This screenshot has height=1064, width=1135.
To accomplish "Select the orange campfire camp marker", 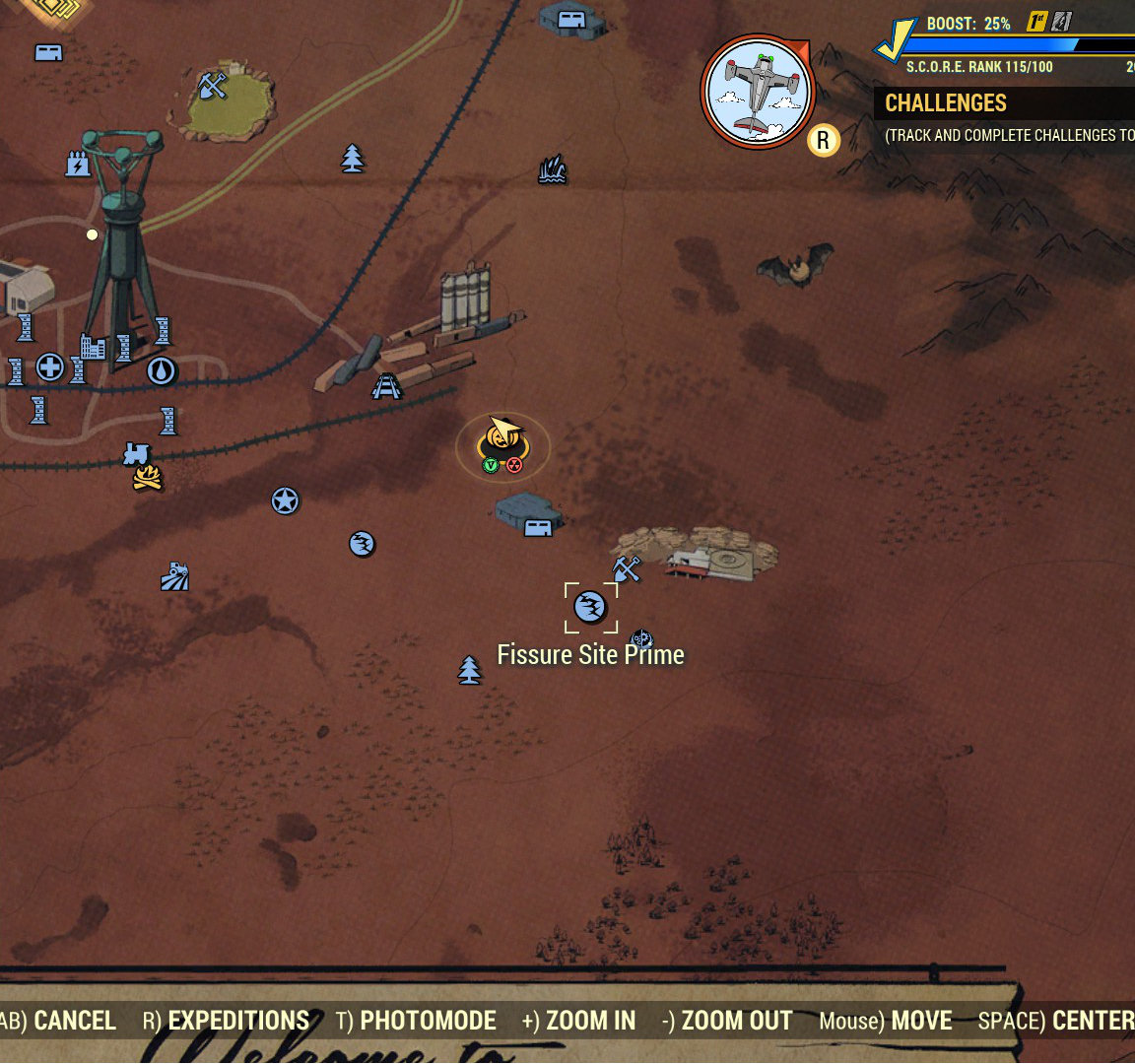I will (x=148, y=479).
